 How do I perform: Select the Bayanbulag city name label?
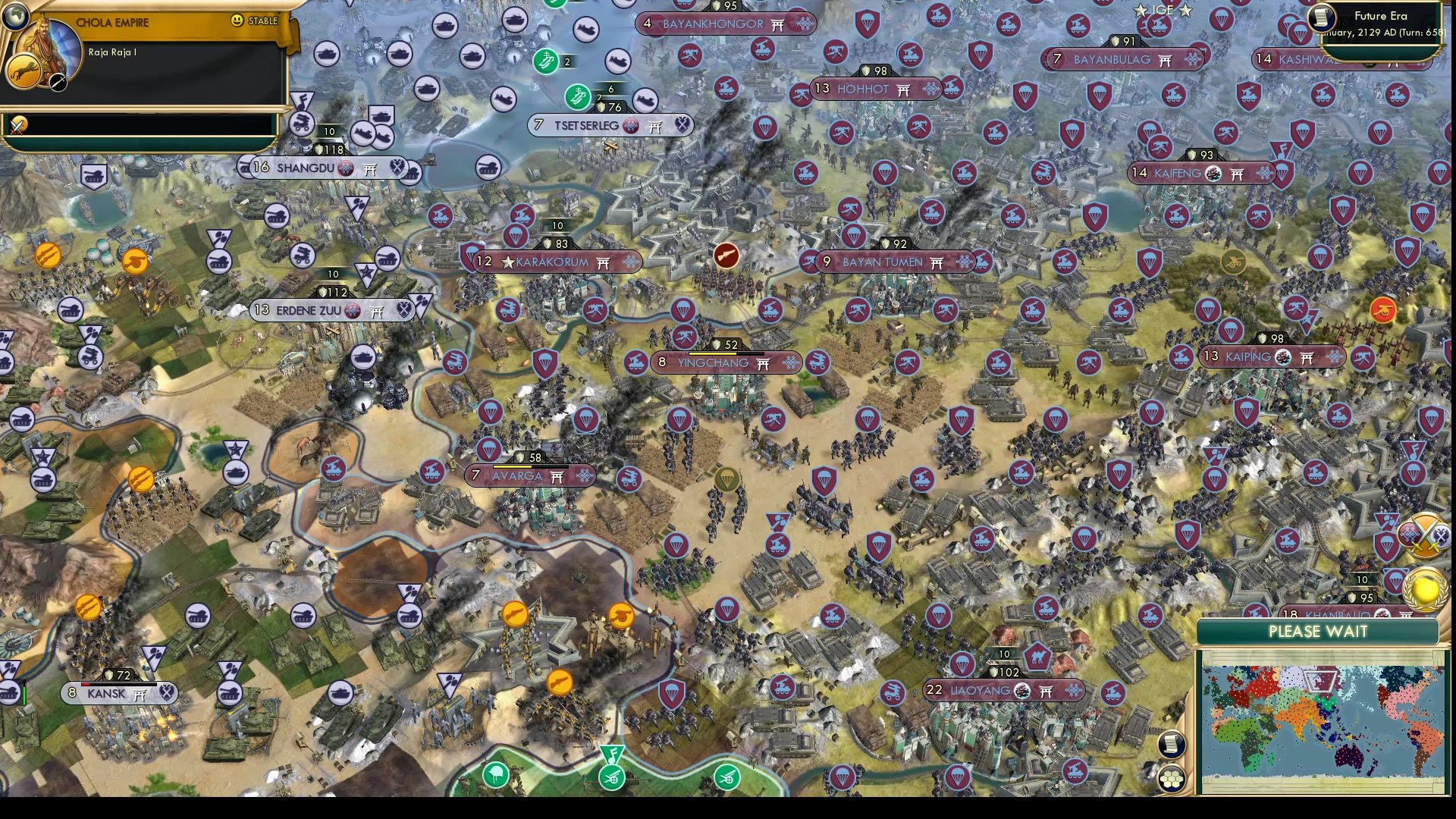click(x=1113, y=60)
